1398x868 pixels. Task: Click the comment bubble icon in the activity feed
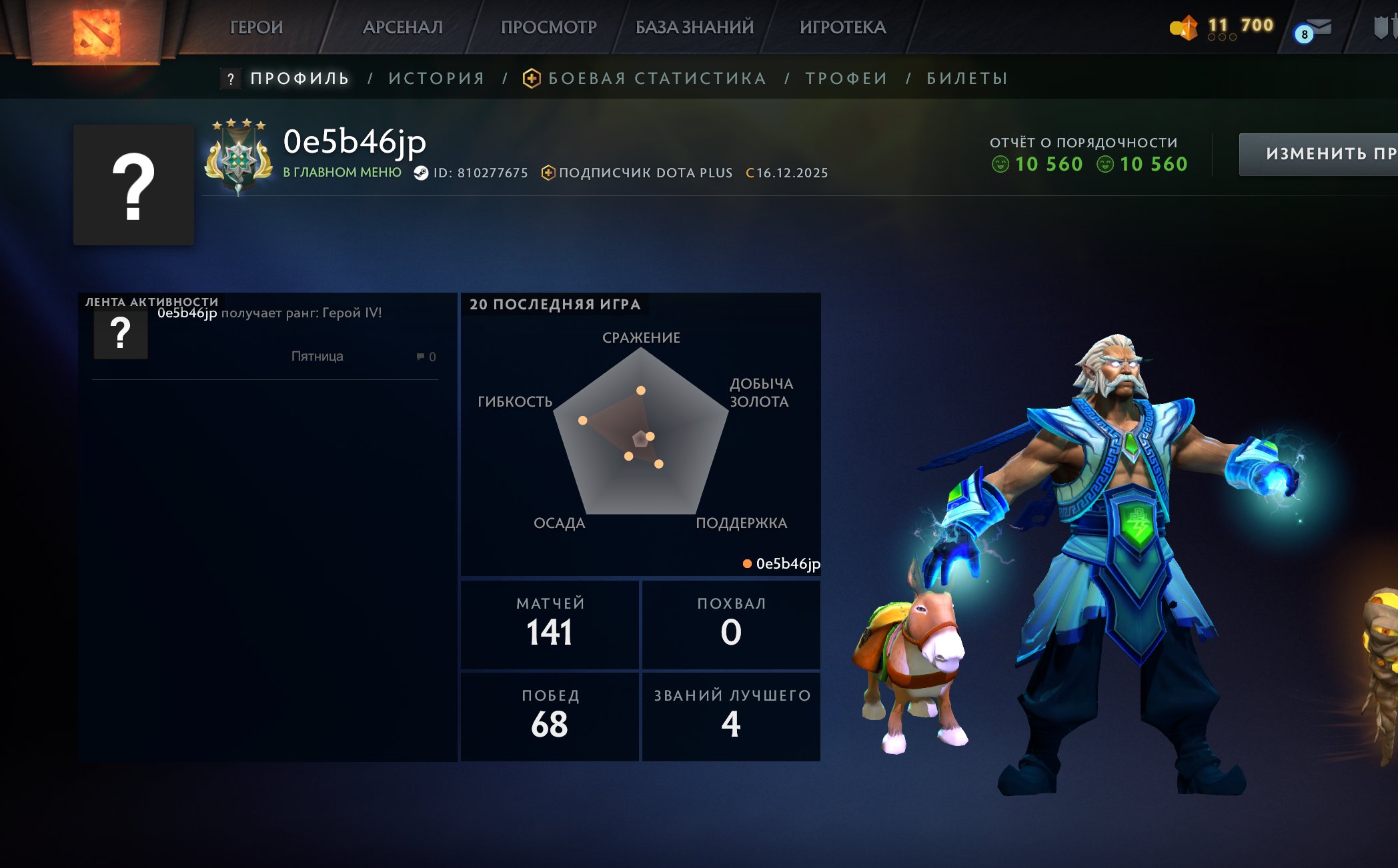[x=419, y=357]
